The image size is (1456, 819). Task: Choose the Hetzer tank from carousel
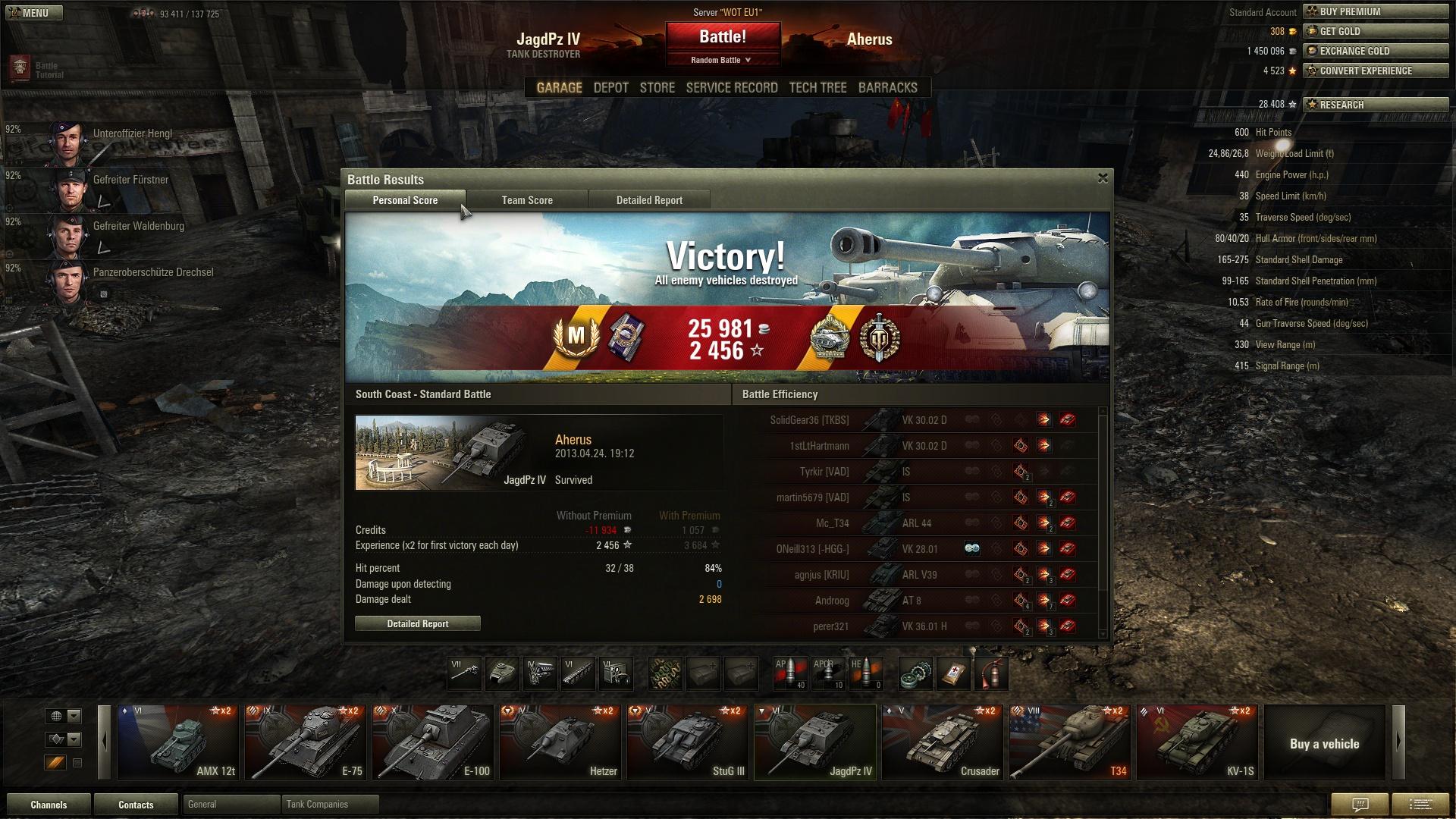[x=560, y=742]
